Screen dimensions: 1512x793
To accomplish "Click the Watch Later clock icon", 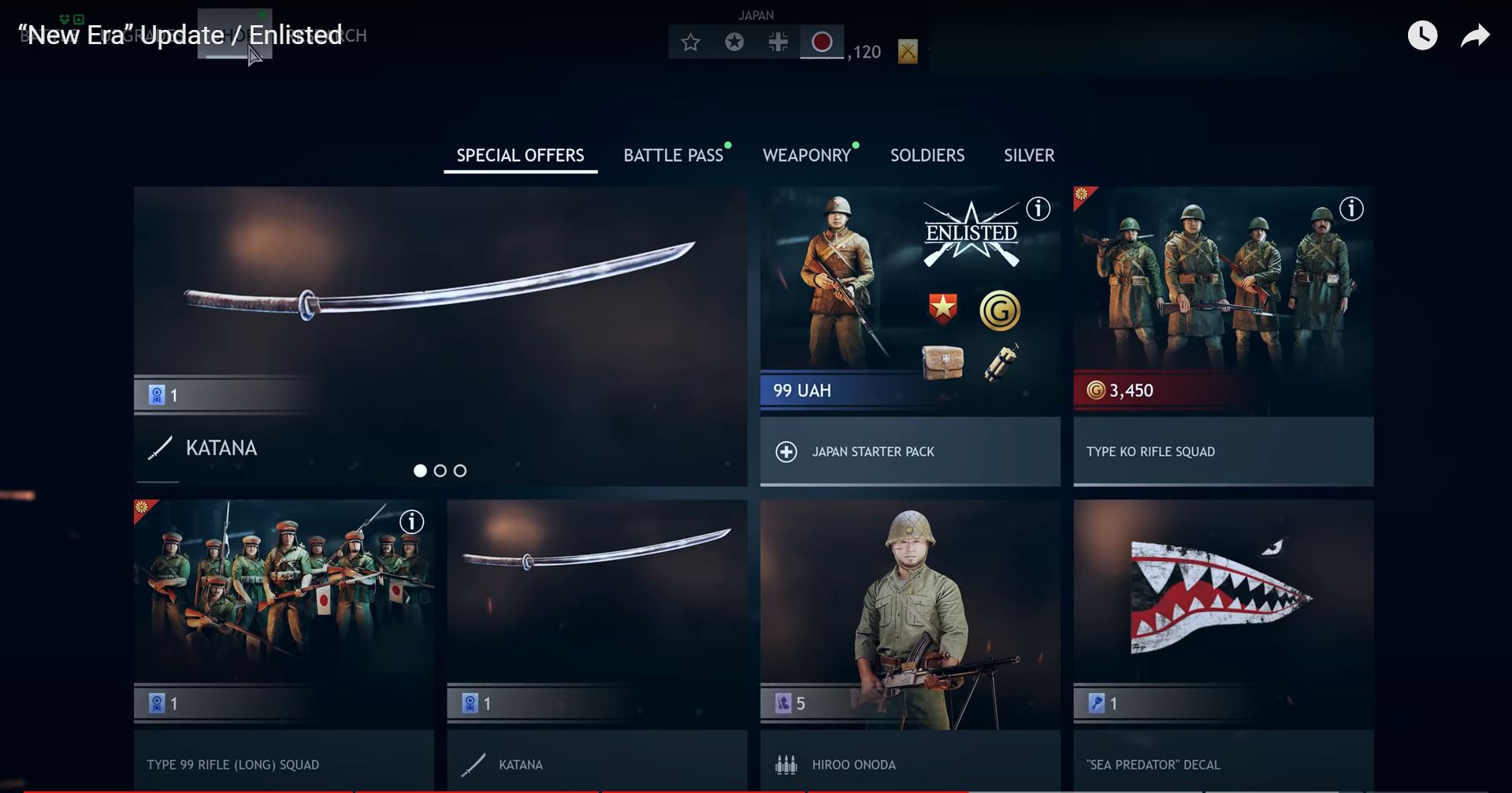I will pos(1422,35).
